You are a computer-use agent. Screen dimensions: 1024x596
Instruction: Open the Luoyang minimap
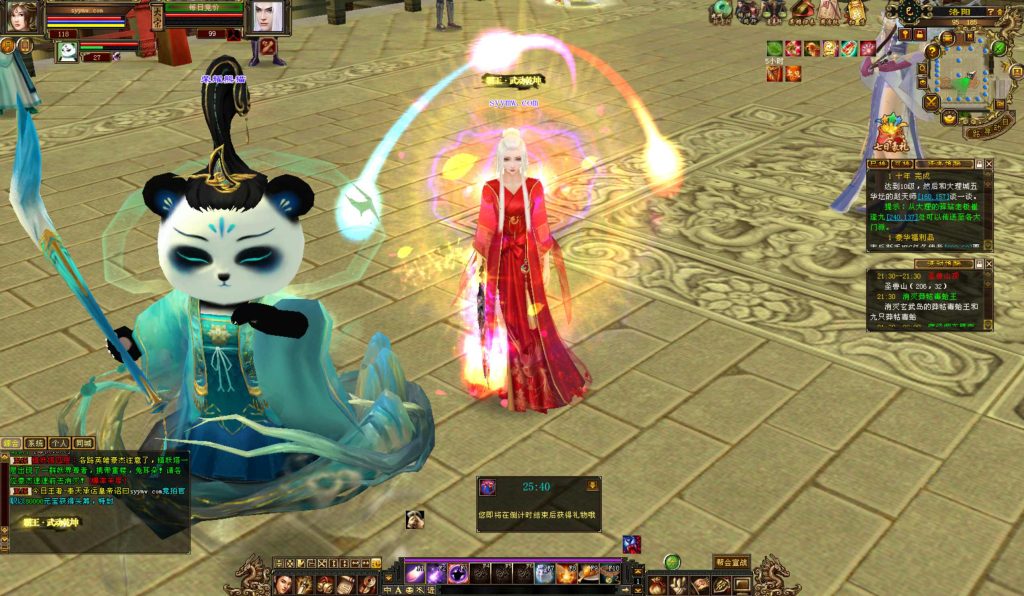(963, 73)
